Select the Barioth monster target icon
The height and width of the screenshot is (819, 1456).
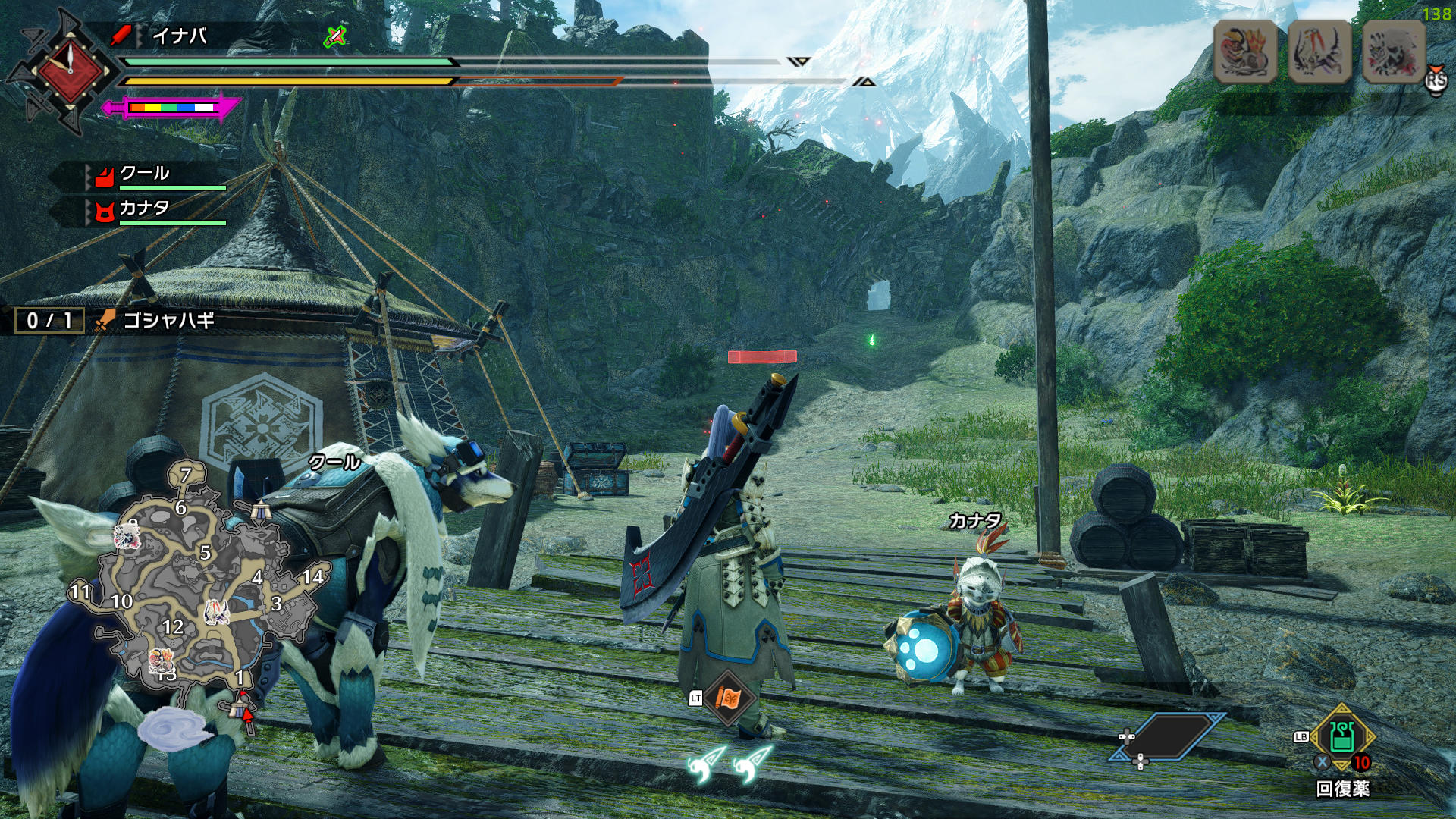(x=1320, y=51)
